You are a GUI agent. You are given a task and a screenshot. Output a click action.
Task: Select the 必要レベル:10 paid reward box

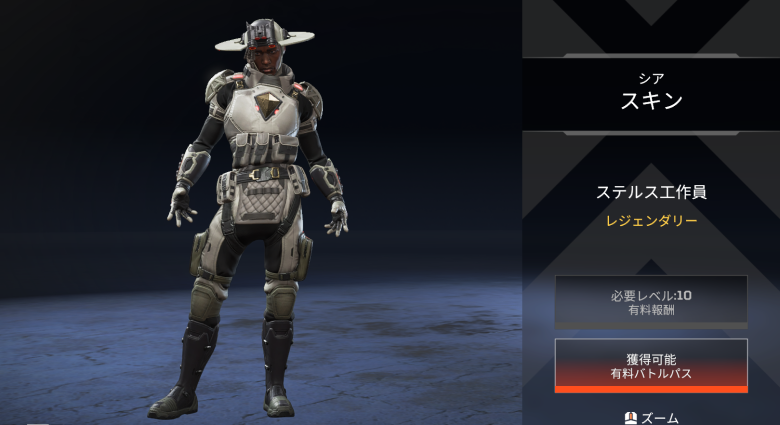(651, 301)
